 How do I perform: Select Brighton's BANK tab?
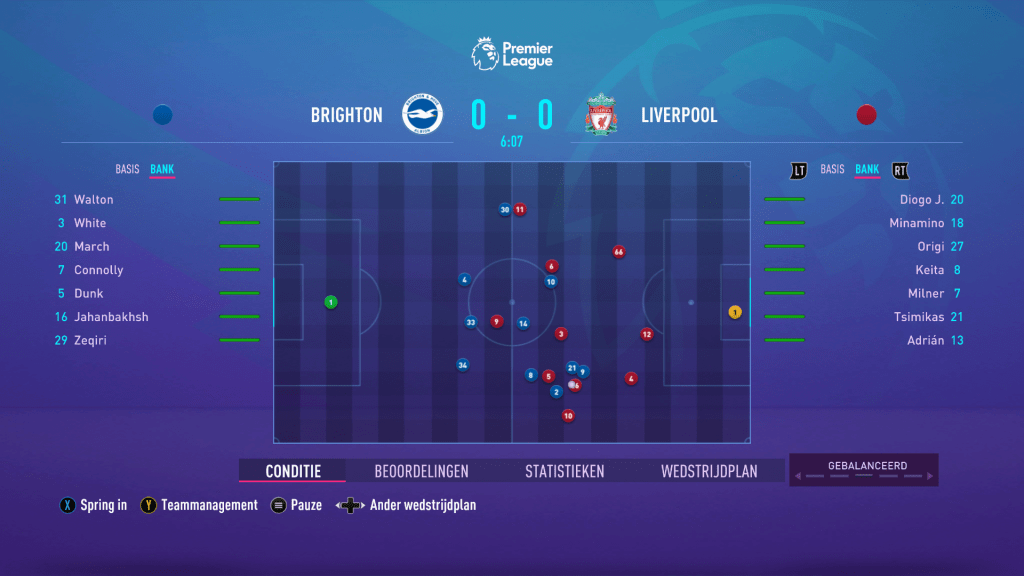162,169
